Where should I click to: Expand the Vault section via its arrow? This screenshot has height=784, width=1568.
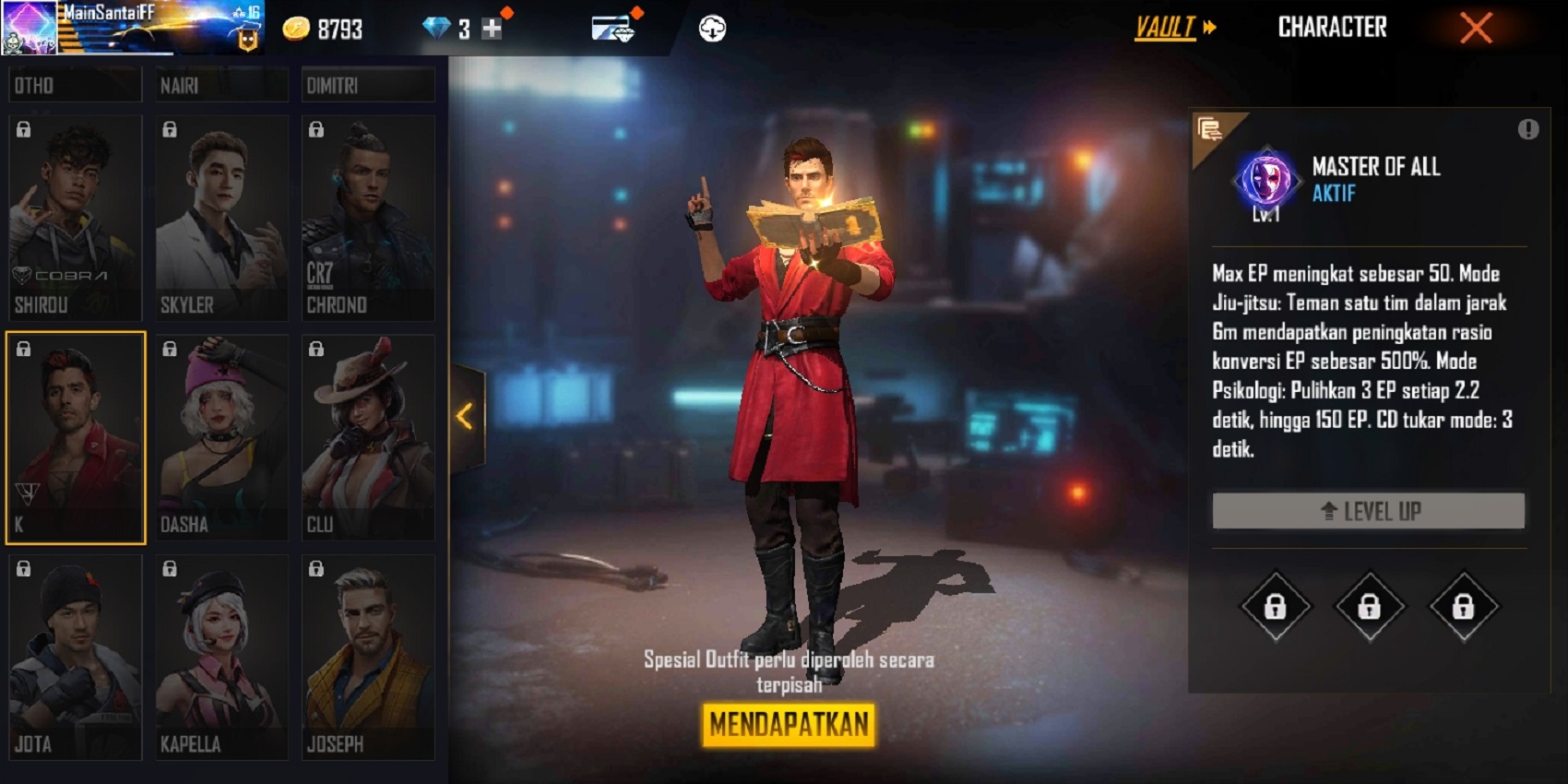pyautogui.click(x=1208, y=28)
